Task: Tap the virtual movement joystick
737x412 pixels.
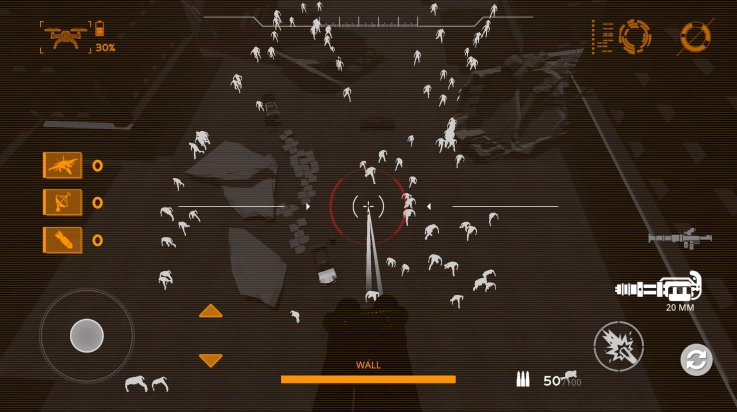Action: point(86,335)
